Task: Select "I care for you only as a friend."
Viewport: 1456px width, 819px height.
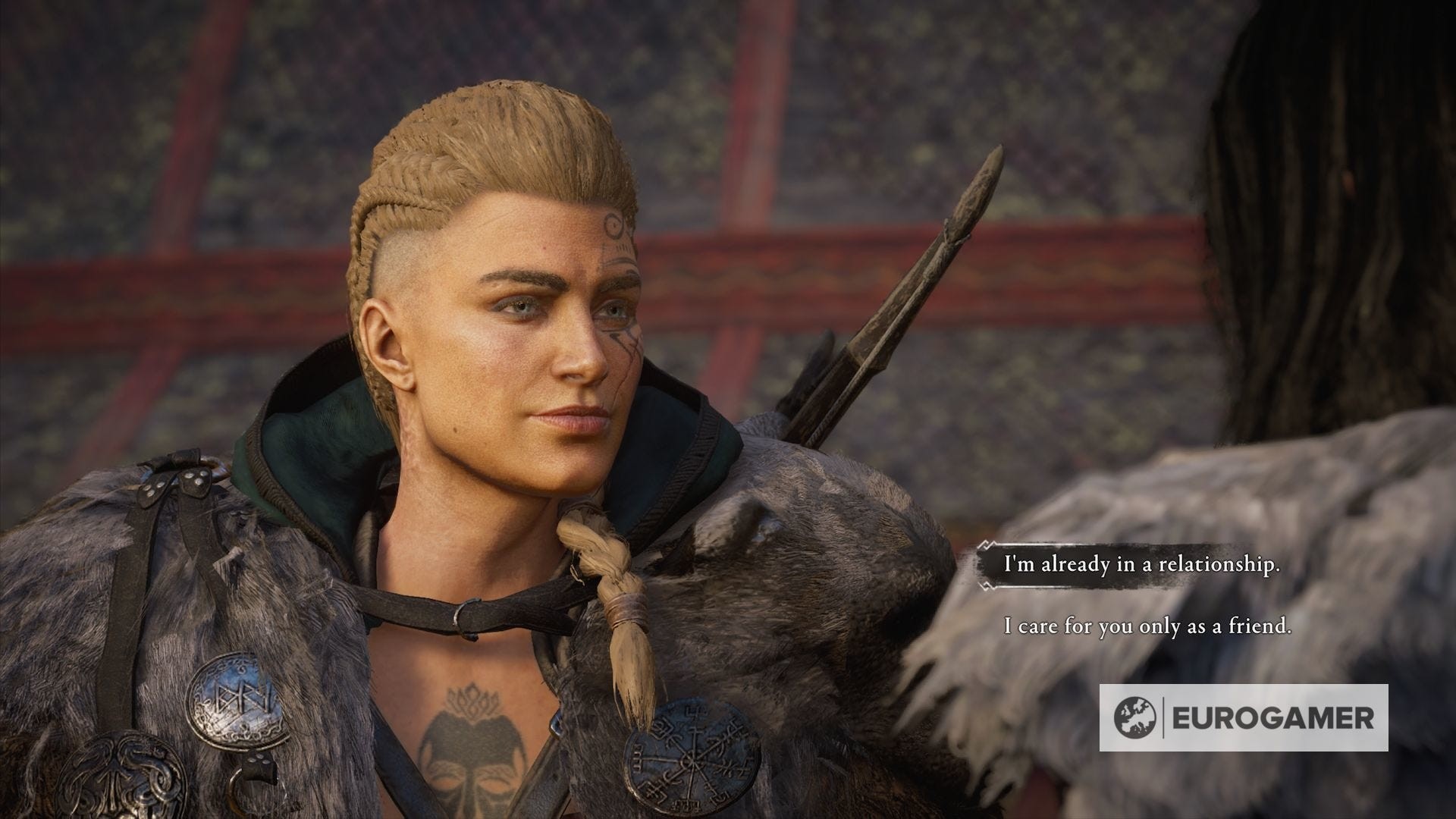Action: (1147, 627)
